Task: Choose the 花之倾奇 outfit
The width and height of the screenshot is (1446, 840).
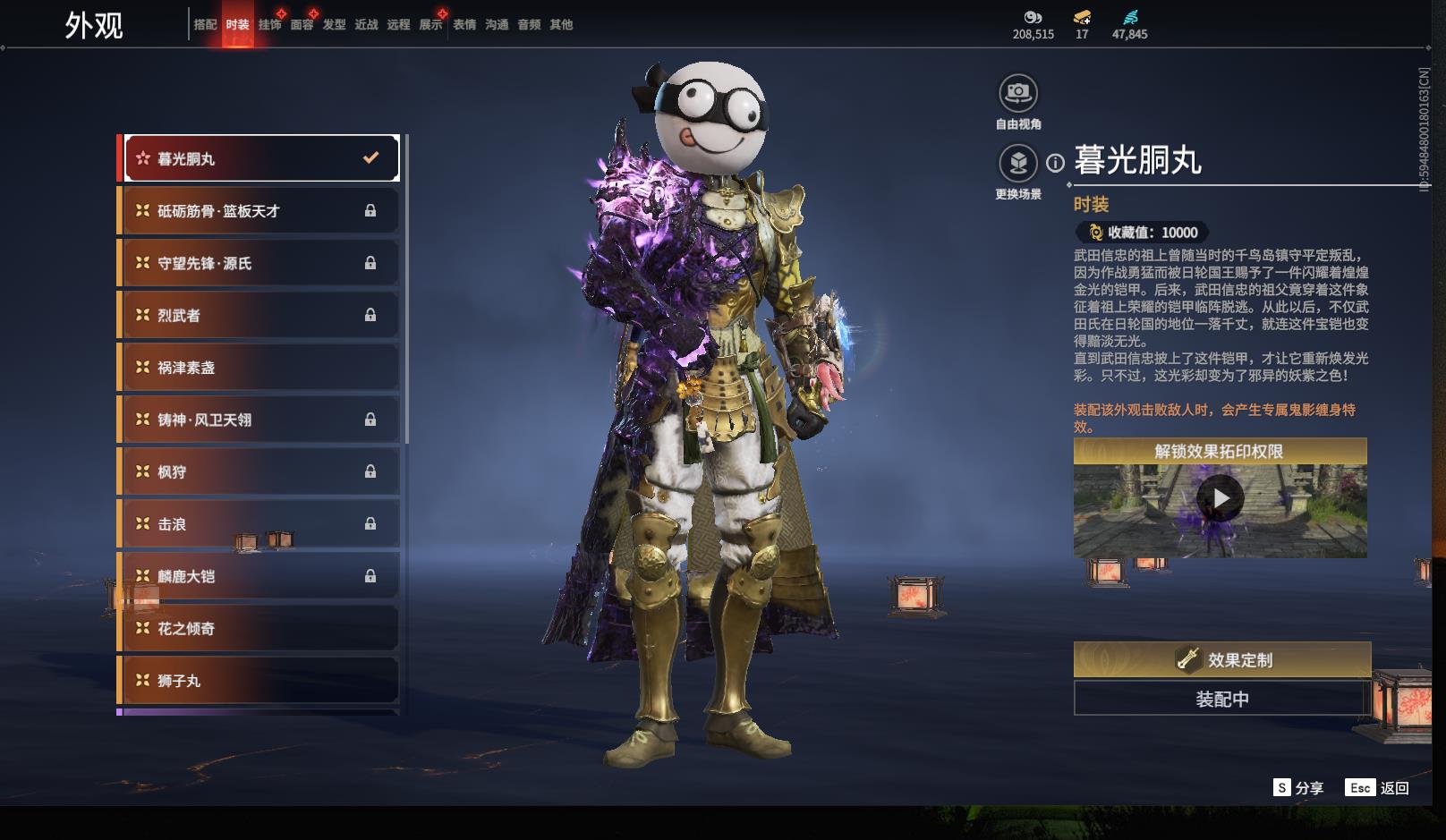Action: coord(259,629)
